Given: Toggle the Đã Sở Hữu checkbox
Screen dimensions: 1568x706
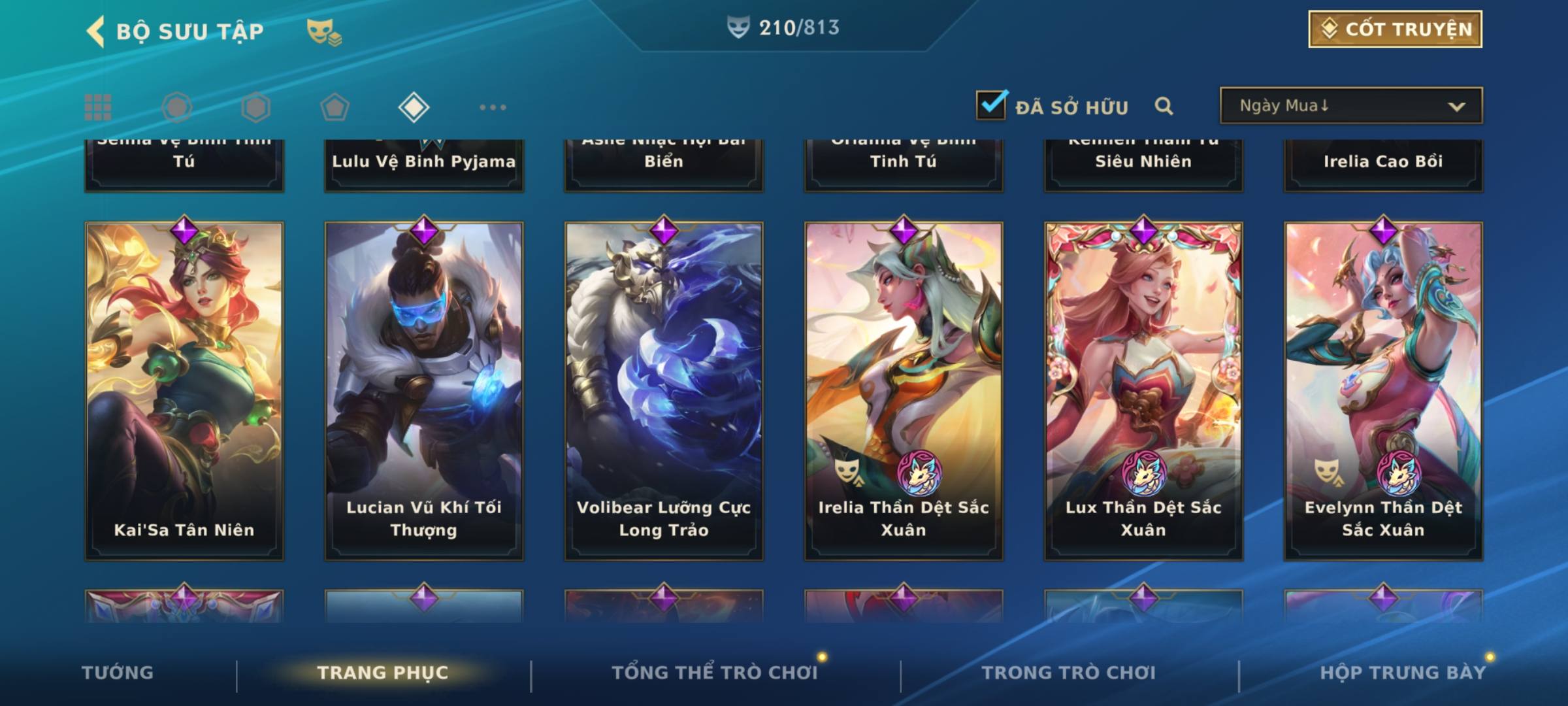Looking at the screenshot, I should point(991,106).
